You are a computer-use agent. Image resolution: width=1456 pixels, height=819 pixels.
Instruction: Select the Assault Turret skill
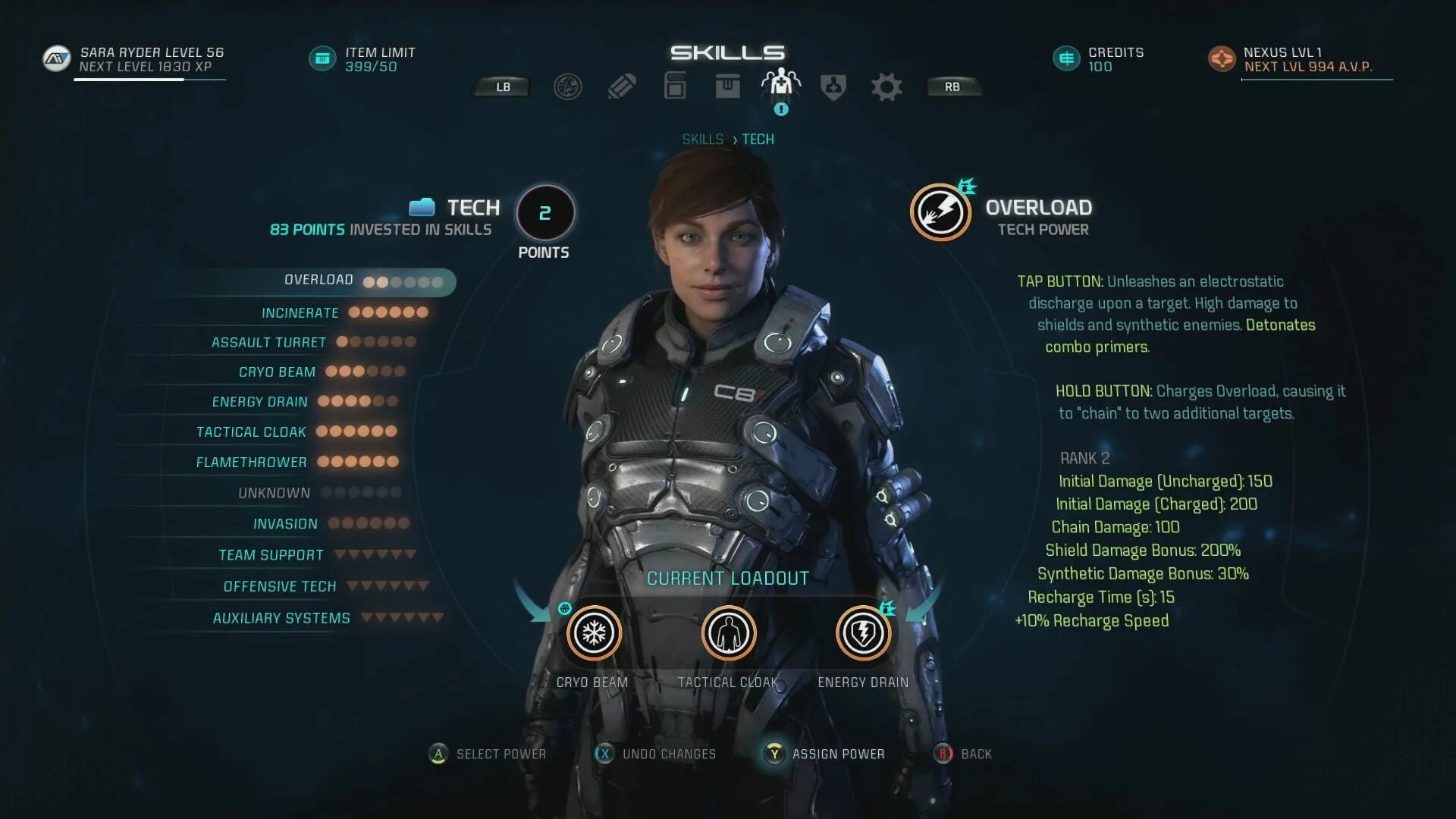(268, 343)
